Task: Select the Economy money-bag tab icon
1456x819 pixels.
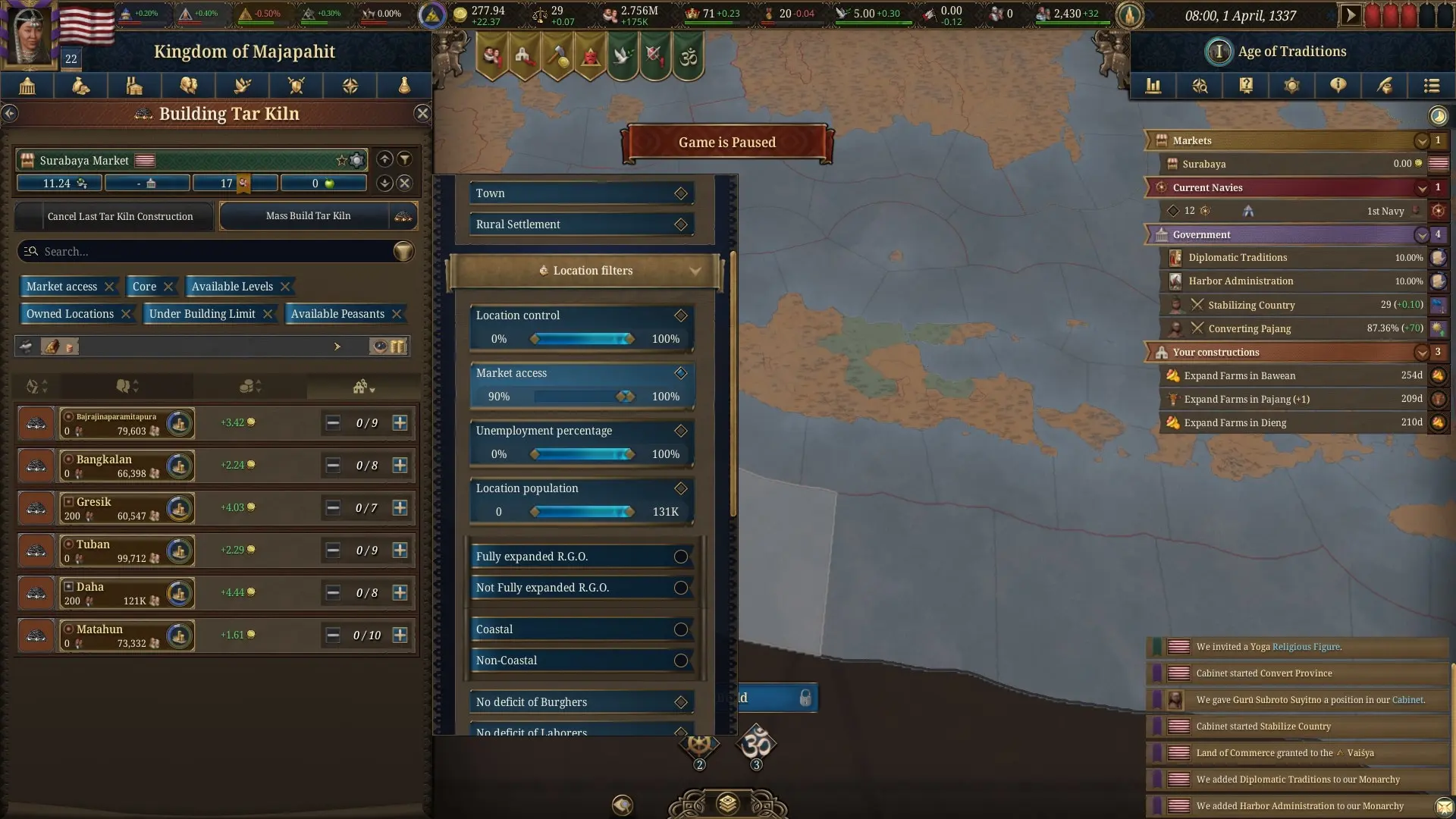Action: pos(80,86)
